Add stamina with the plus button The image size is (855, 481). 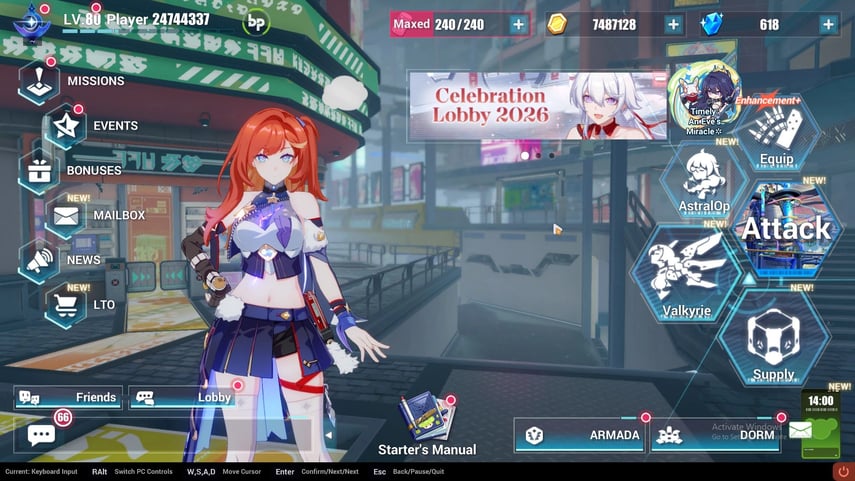pos(518,25)
